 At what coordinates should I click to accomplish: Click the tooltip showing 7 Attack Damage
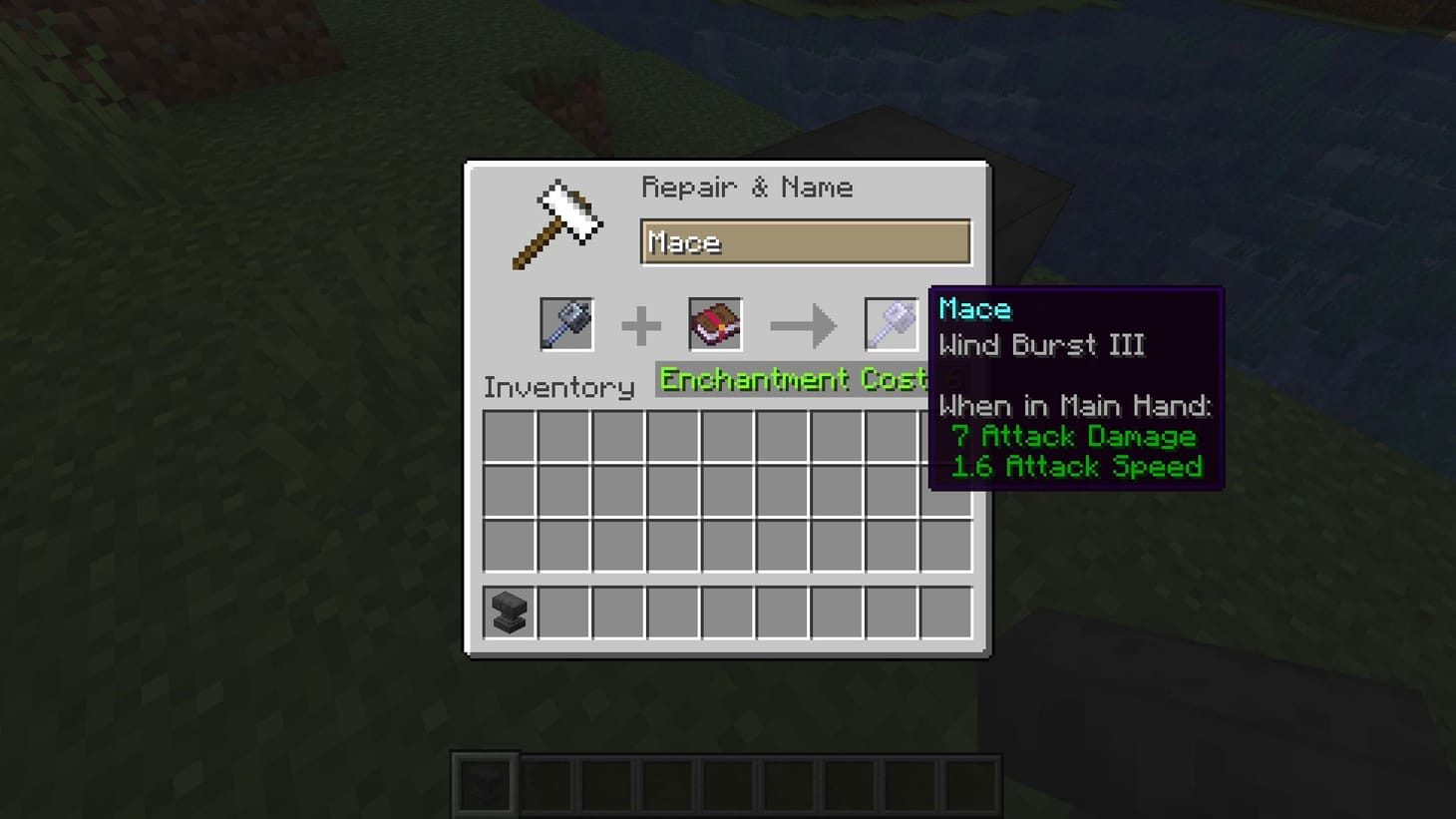click(1074, 436)
